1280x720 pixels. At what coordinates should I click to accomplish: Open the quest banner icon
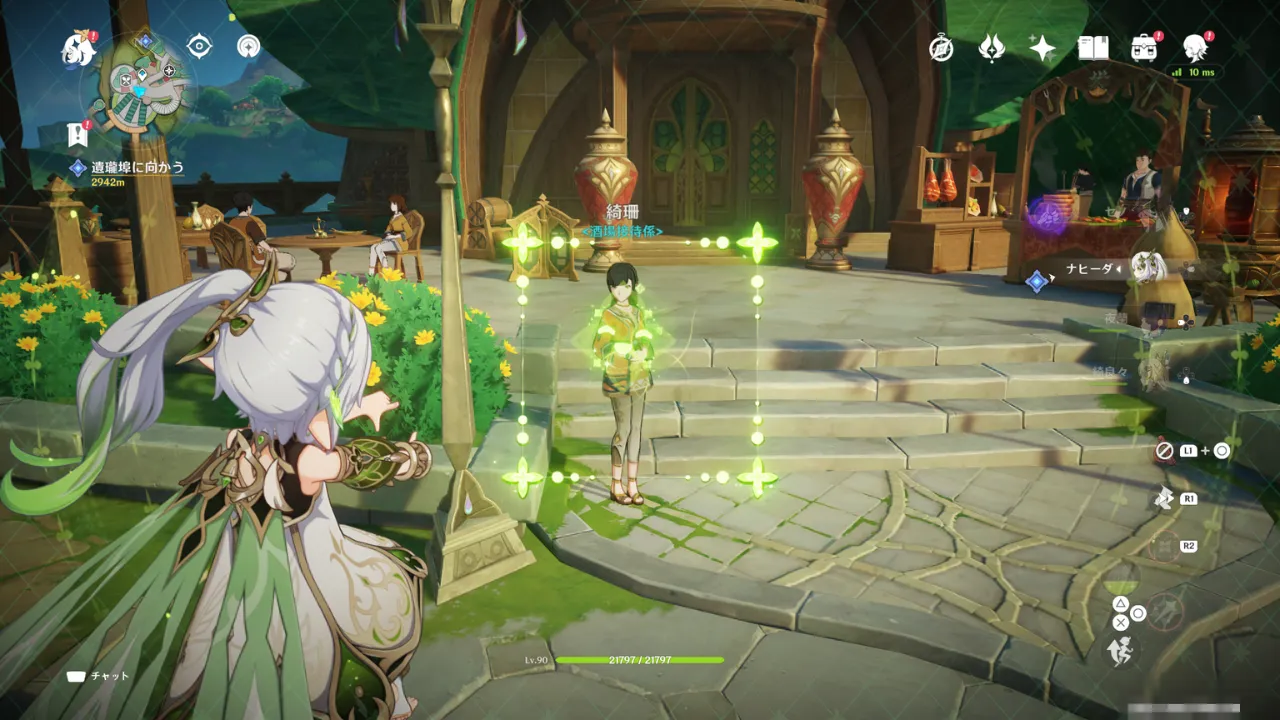click(77, 135)
